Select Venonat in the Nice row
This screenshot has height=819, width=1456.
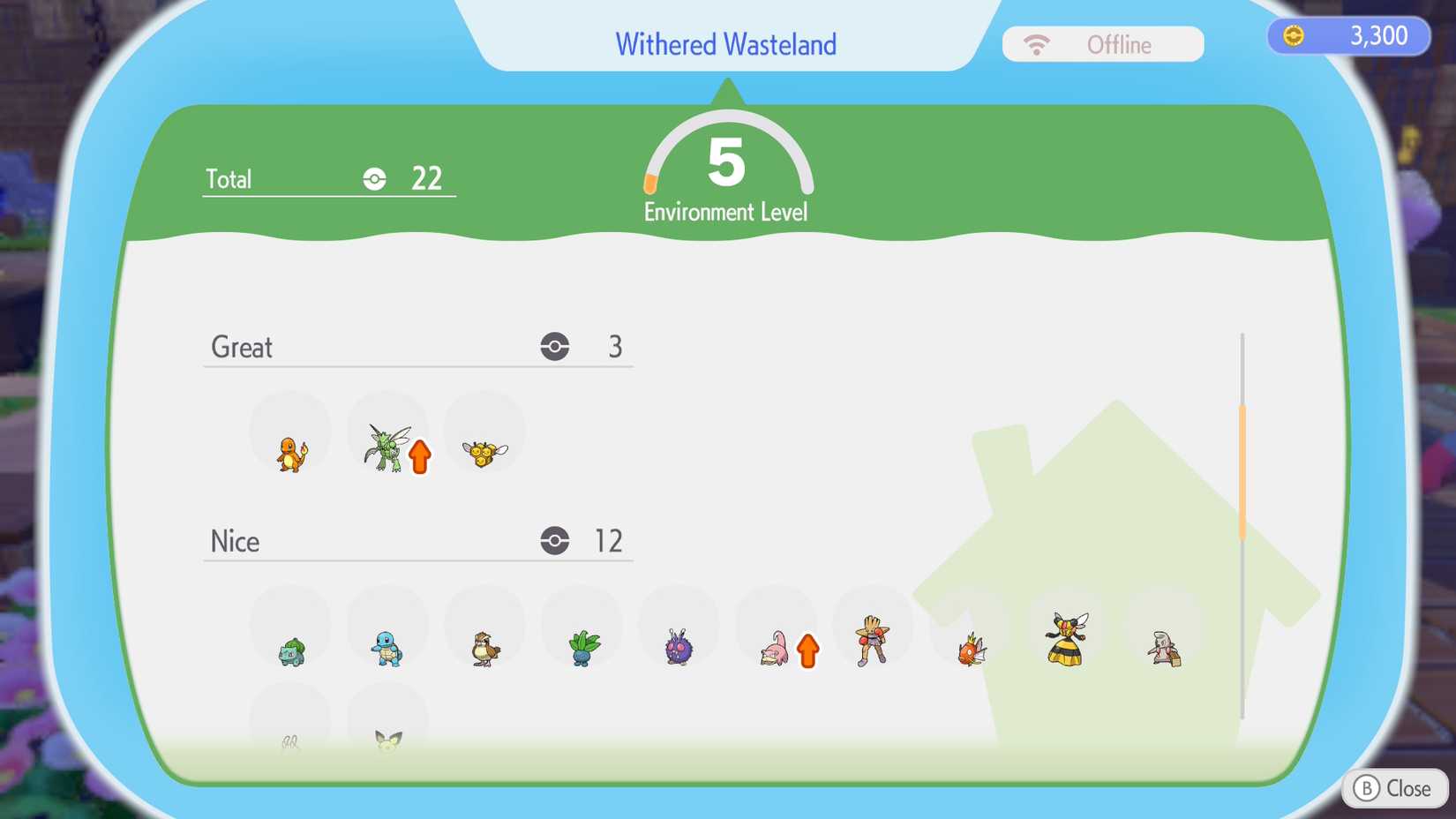(679, 645)
